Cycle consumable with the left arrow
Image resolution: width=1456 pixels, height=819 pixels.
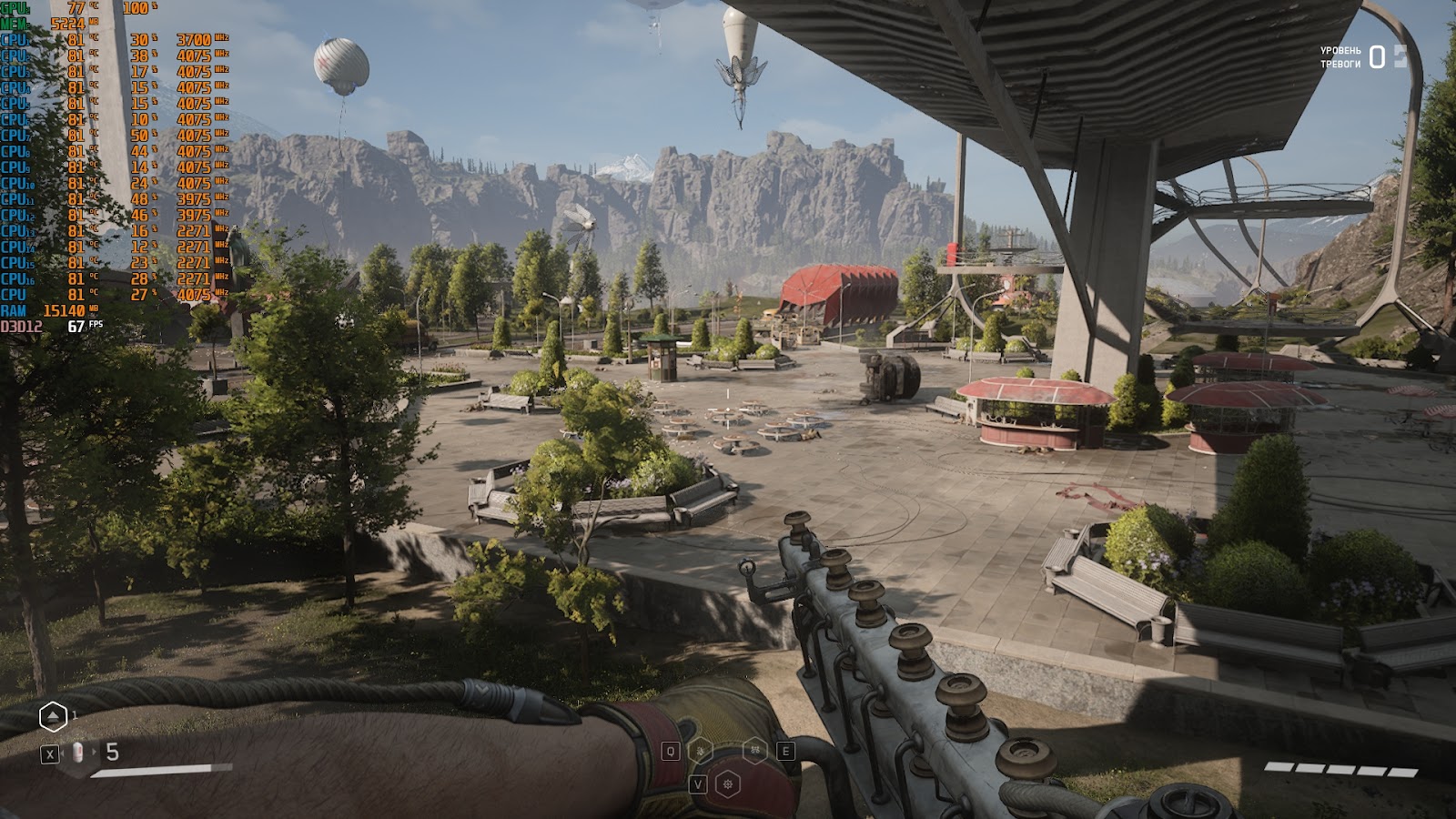point(63,753)
